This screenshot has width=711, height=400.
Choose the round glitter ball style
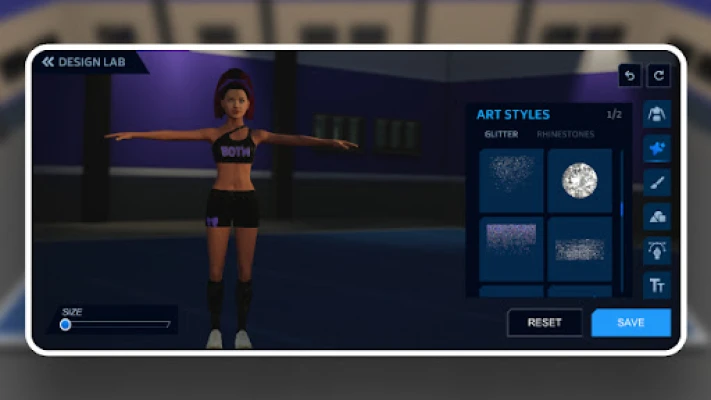click(x=579, y=180)
